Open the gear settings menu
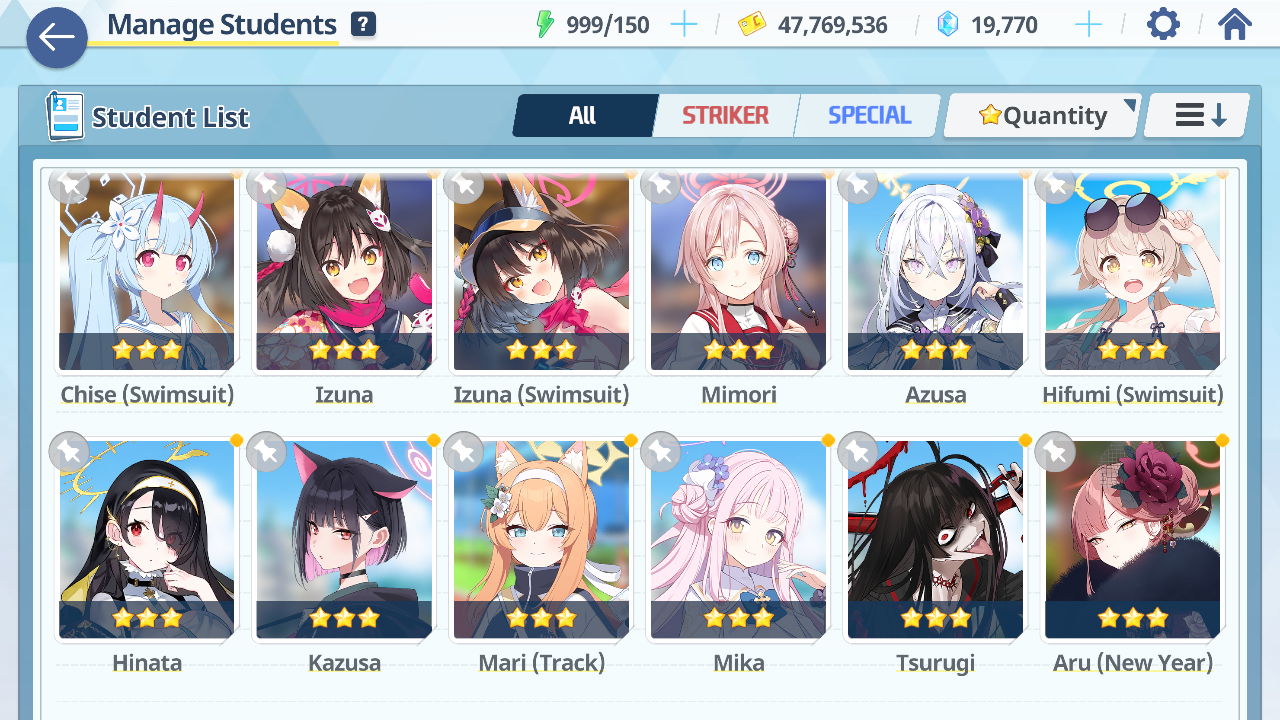Screen dimensions: 1280x720 coord(1163,25)
